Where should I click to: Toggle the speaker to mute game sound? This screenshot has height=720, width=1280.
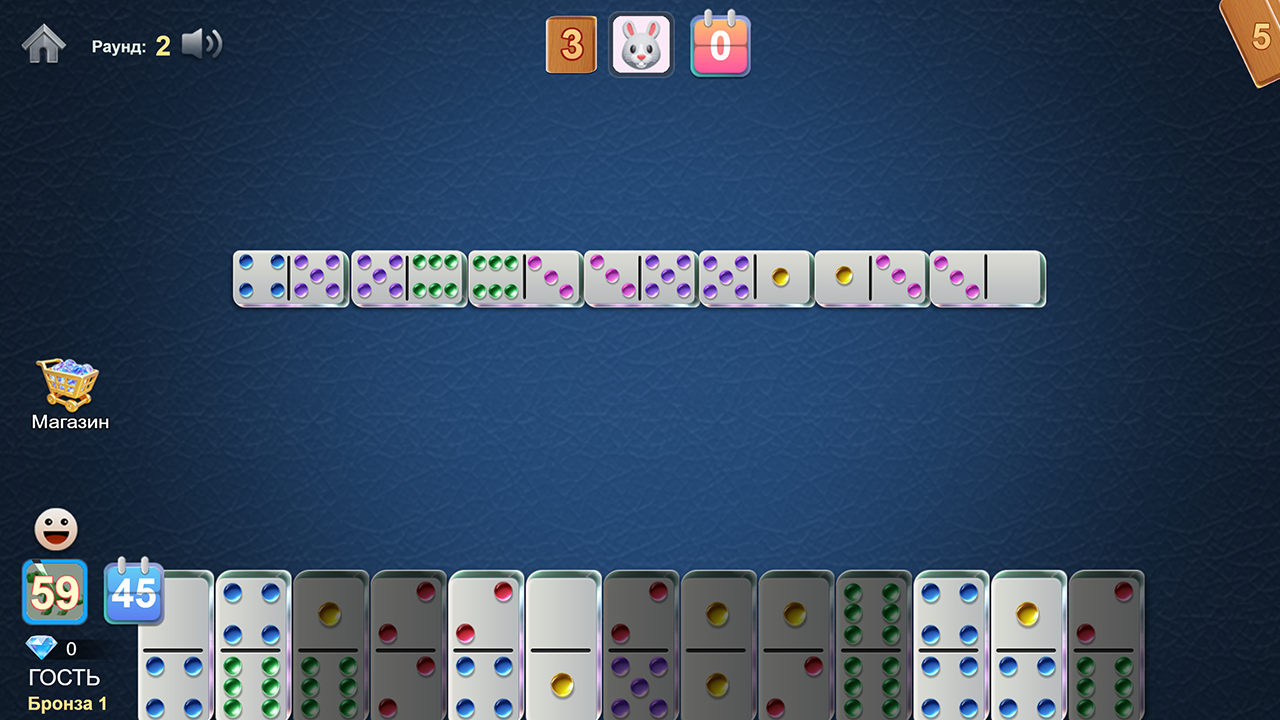(201, 44)
